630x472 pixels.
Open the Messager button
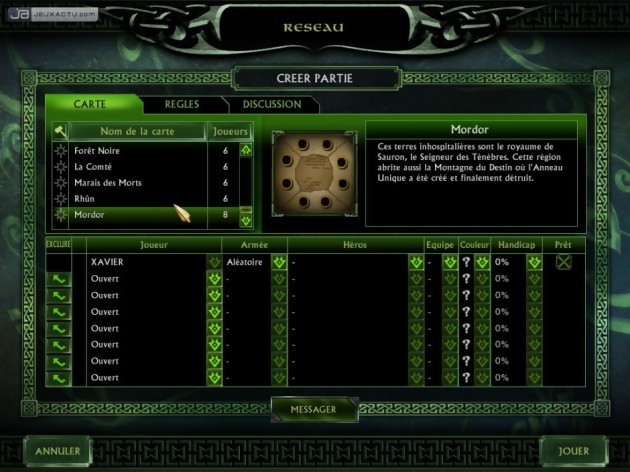click(313, 408)
